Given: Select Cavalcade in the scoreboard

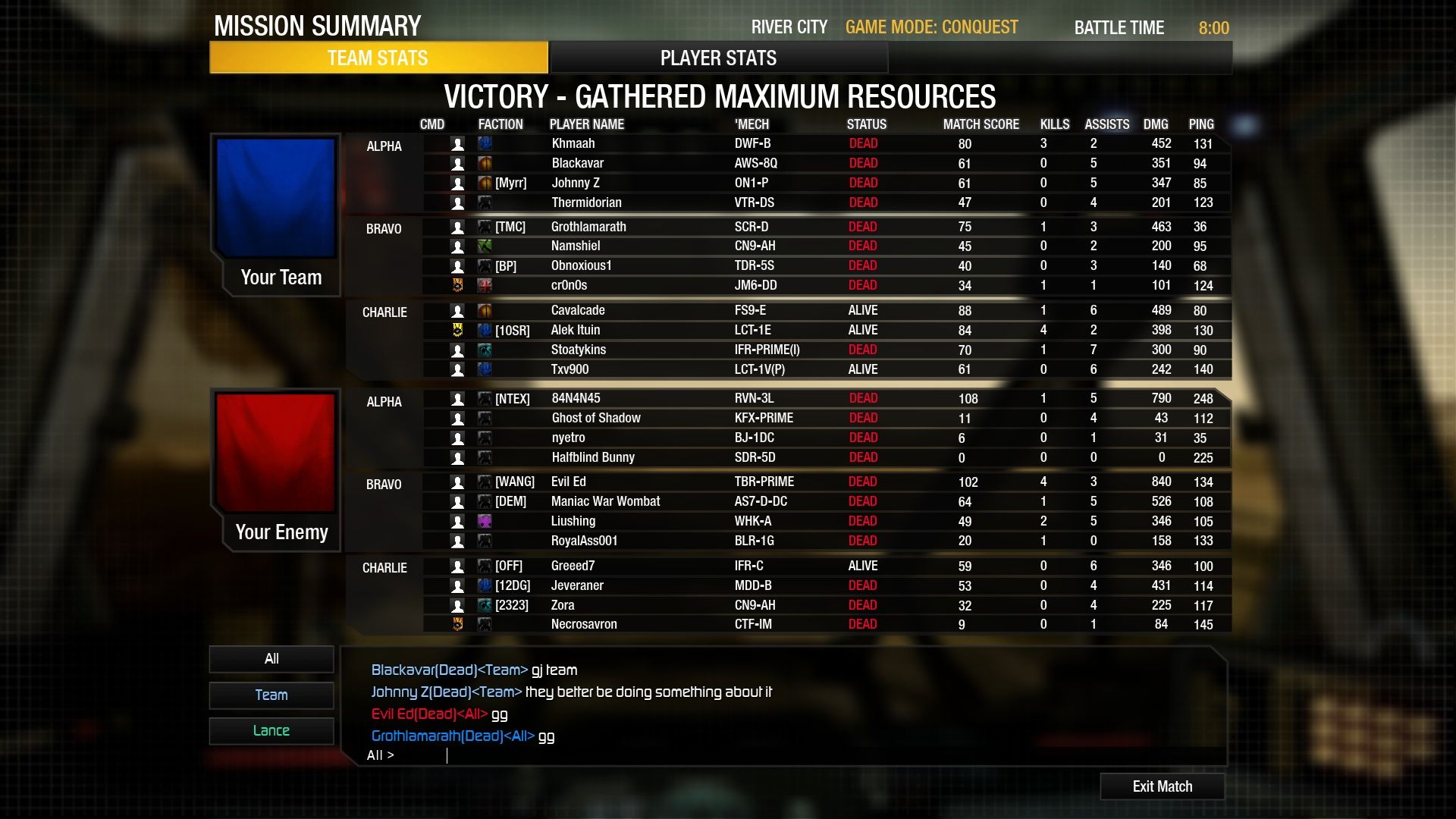Looking at the screenshot, I should tap(578, 310).
